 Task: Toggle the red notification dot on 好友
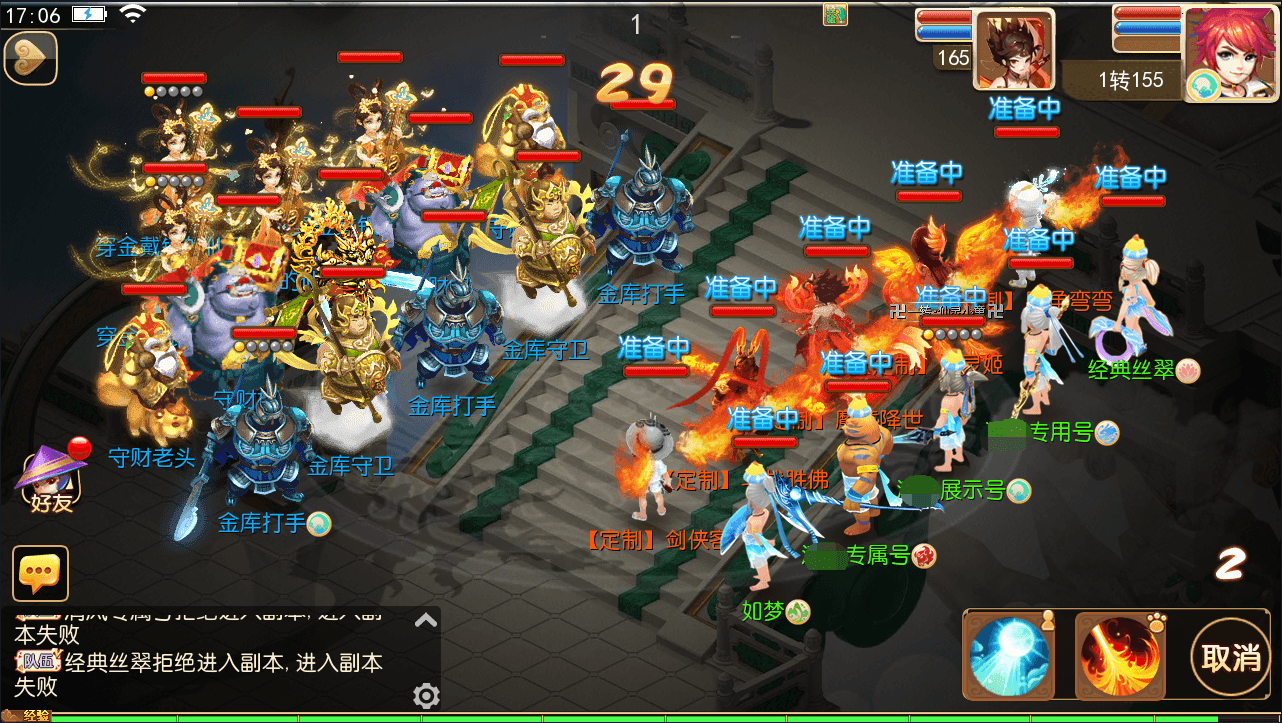[x=78, y=447]
